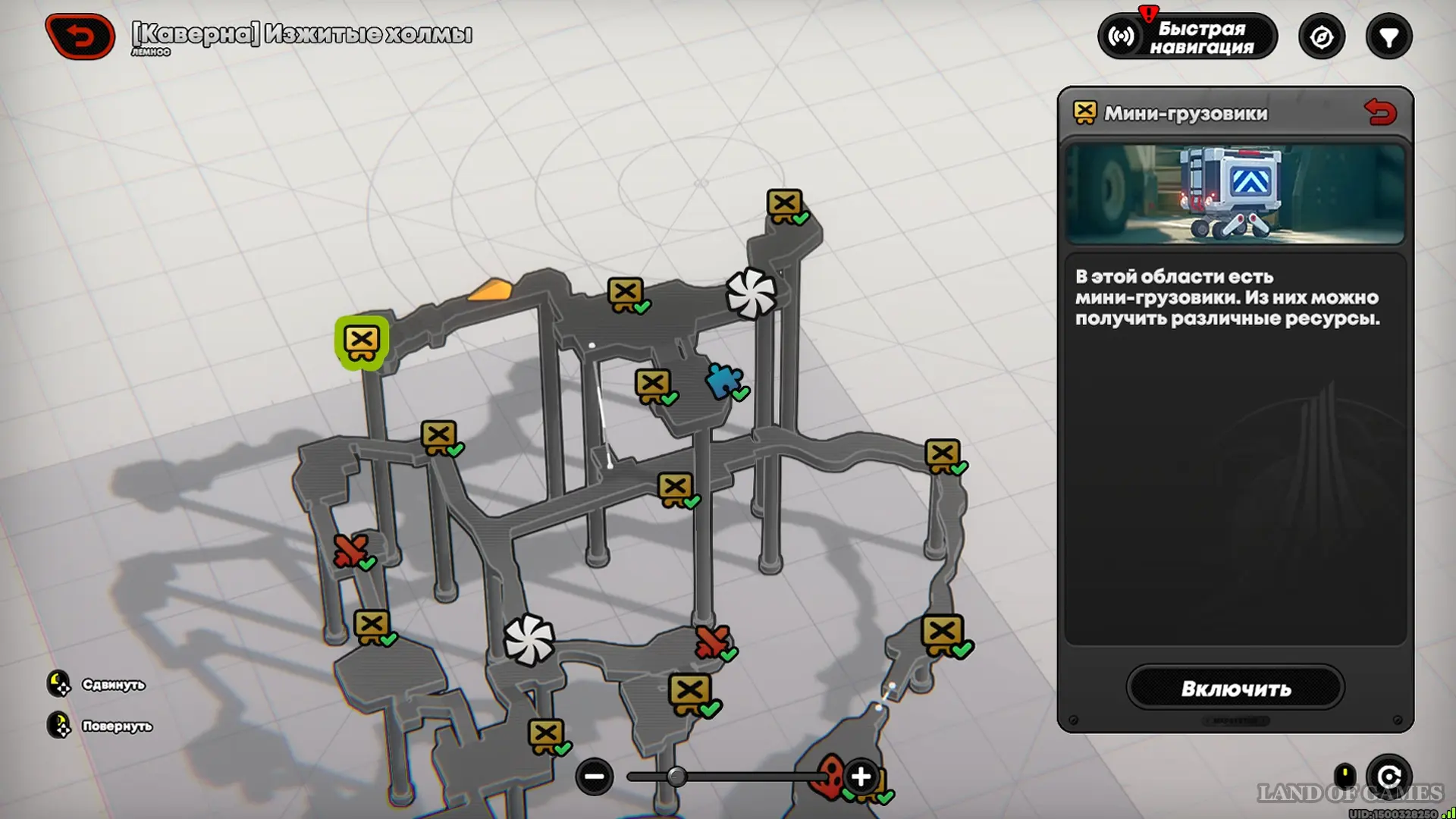The image size is (1456, 819).
Task: Zoom in with the plus button
Action: (861, 777)
